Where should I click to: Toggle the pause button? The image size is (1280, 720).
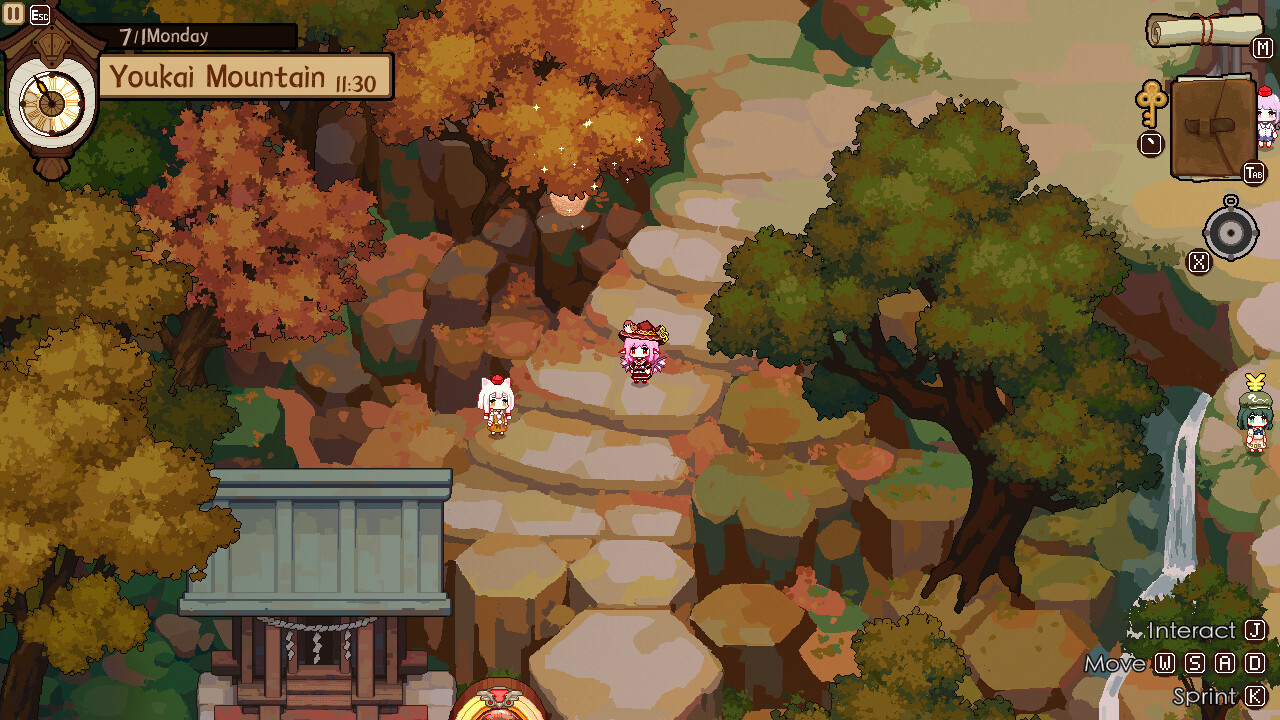[12, 13]
